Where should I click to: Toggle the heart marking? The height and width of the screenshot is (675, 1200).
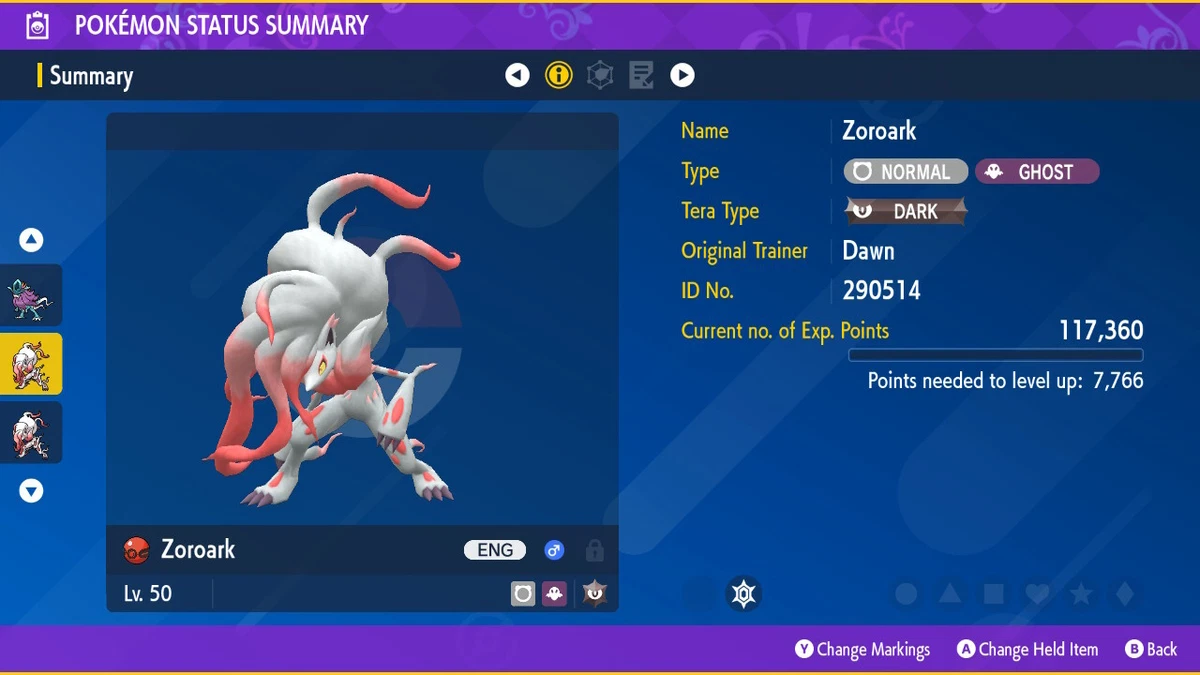1038,594
